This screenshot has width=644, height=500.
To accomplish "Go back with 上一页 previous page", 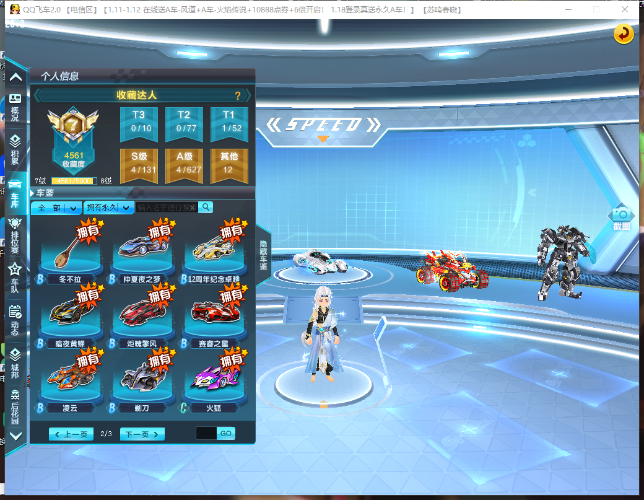I will [72, 434].
